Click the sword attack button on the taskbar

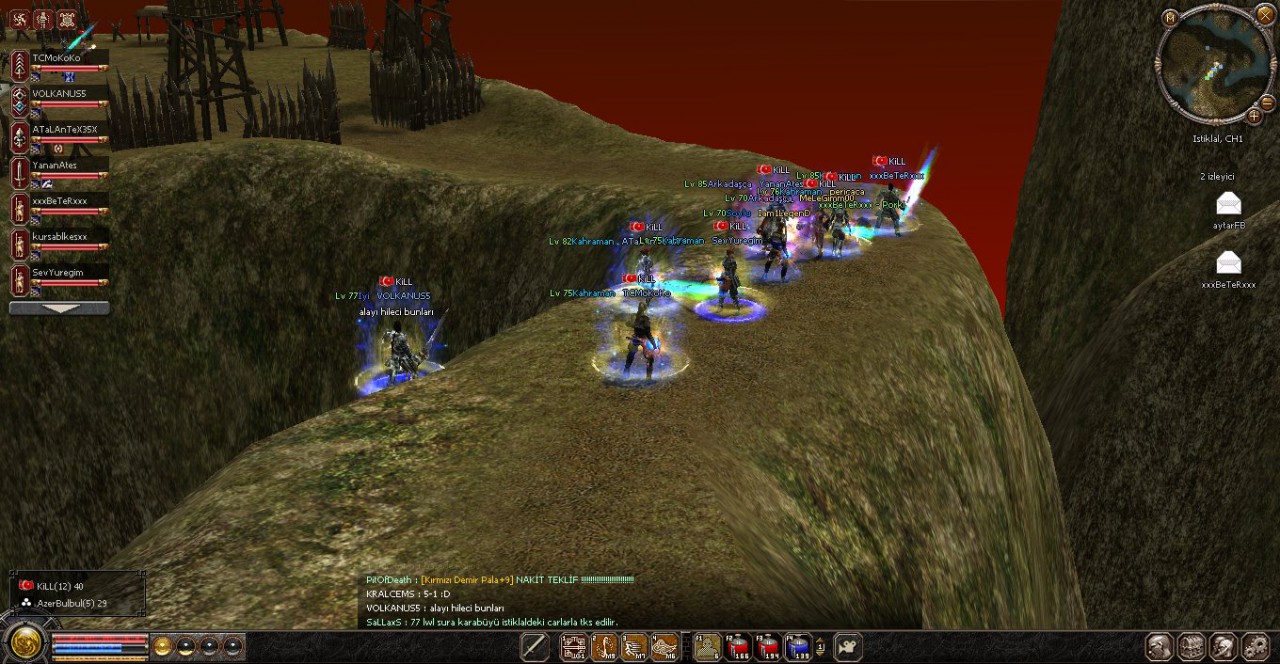pyautogui.click(x=535, y=648)
